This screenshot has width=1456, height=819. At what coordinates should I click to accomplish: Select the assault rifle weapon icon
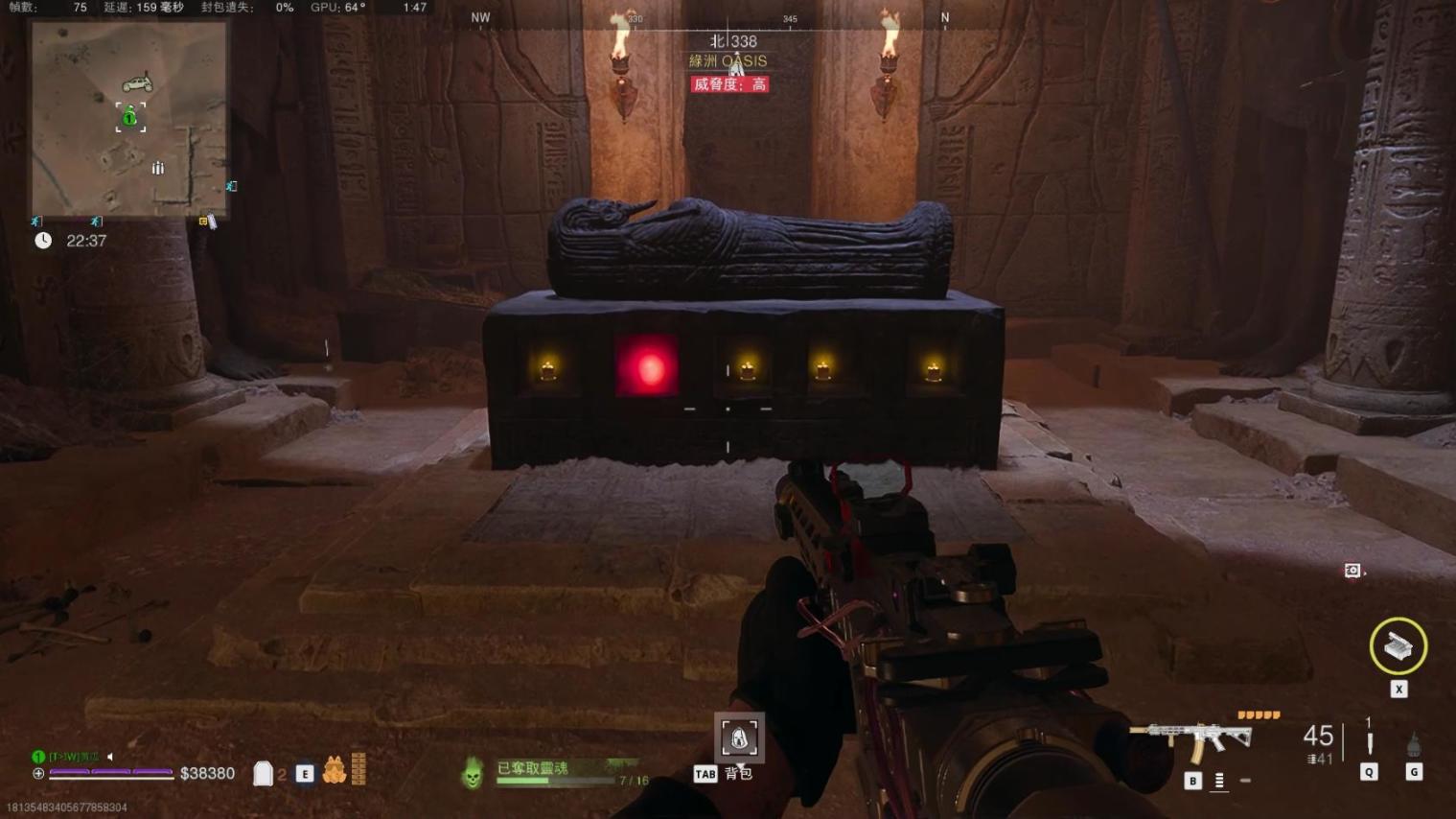(x=1190, y=738)
